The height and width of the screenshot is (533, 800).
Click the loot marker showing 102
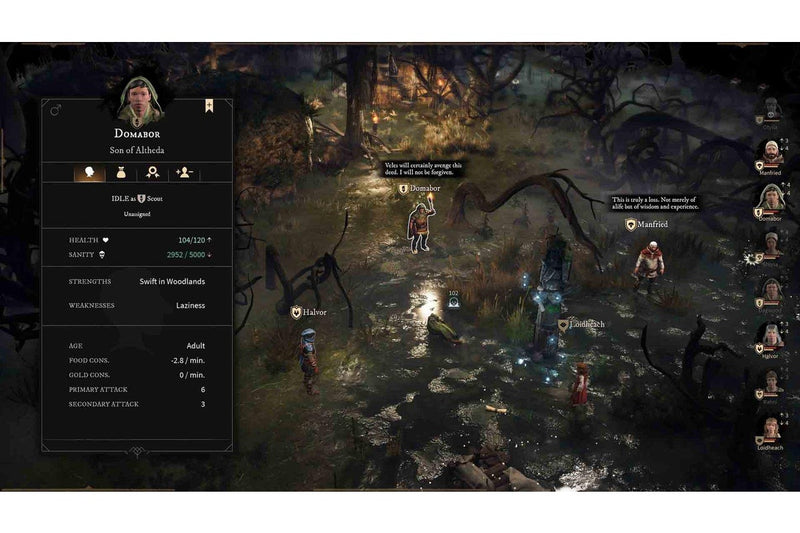pos(453,301)
